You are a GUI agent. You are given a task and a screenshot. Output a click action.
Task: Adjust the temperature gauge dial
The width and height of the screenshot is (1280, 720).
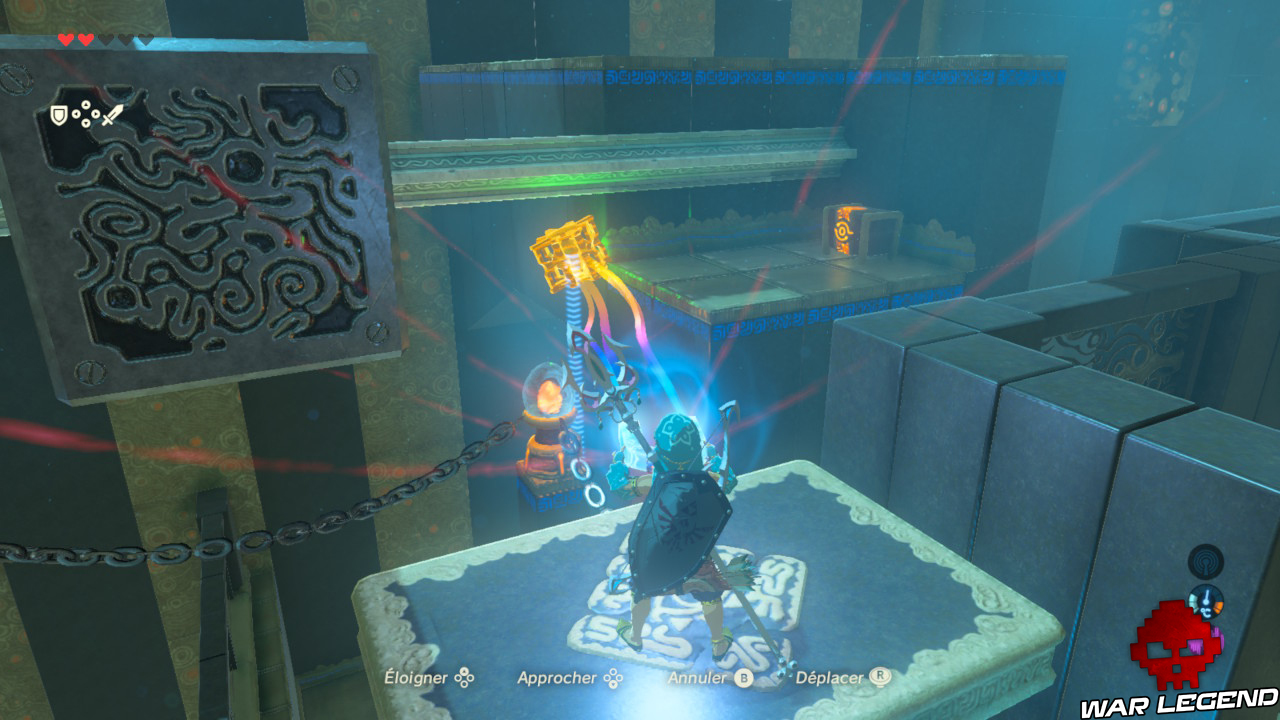[x=1206, y=602]
